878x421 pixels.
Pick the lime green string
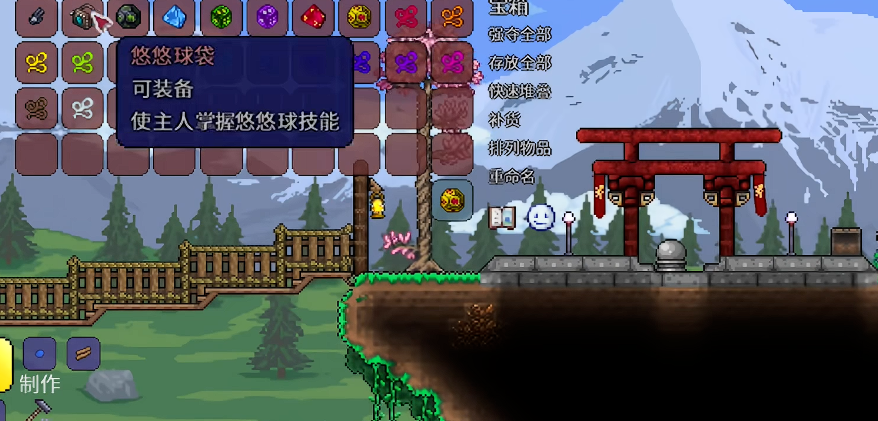(83, 62)
